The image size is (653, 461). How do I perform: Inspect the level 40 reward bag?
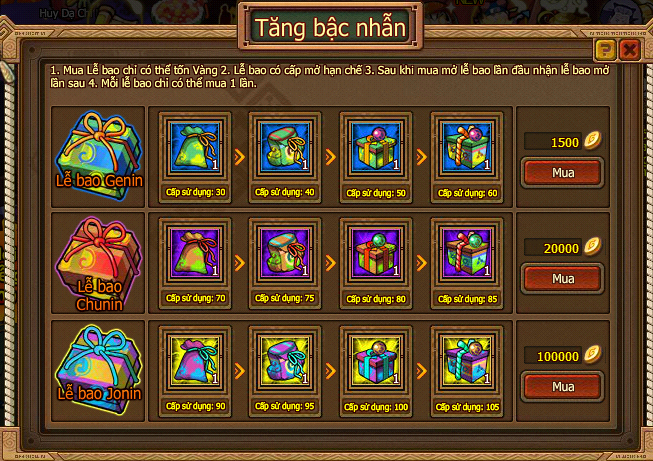point(281,147)
